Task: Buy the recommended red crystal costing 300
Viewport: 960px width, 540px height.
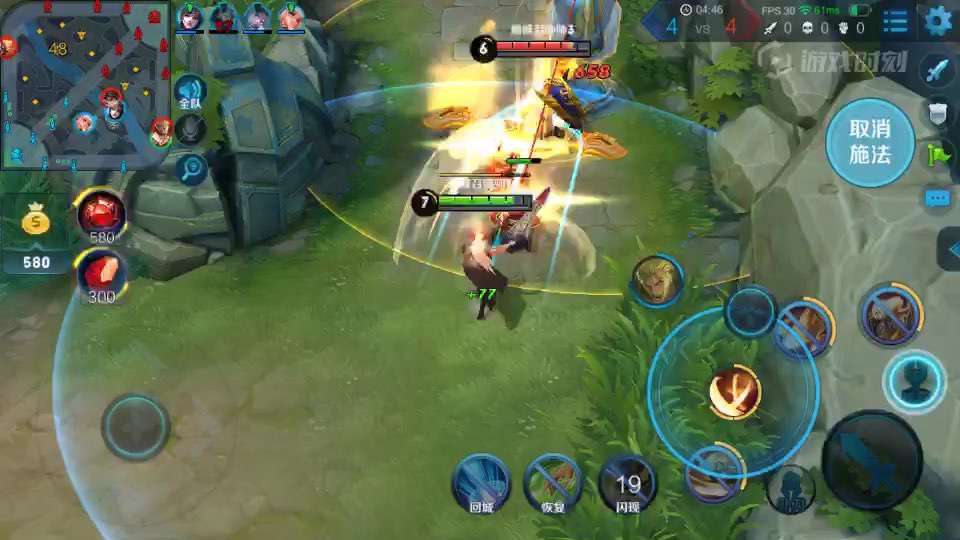Action: click(x=102, y=273)
